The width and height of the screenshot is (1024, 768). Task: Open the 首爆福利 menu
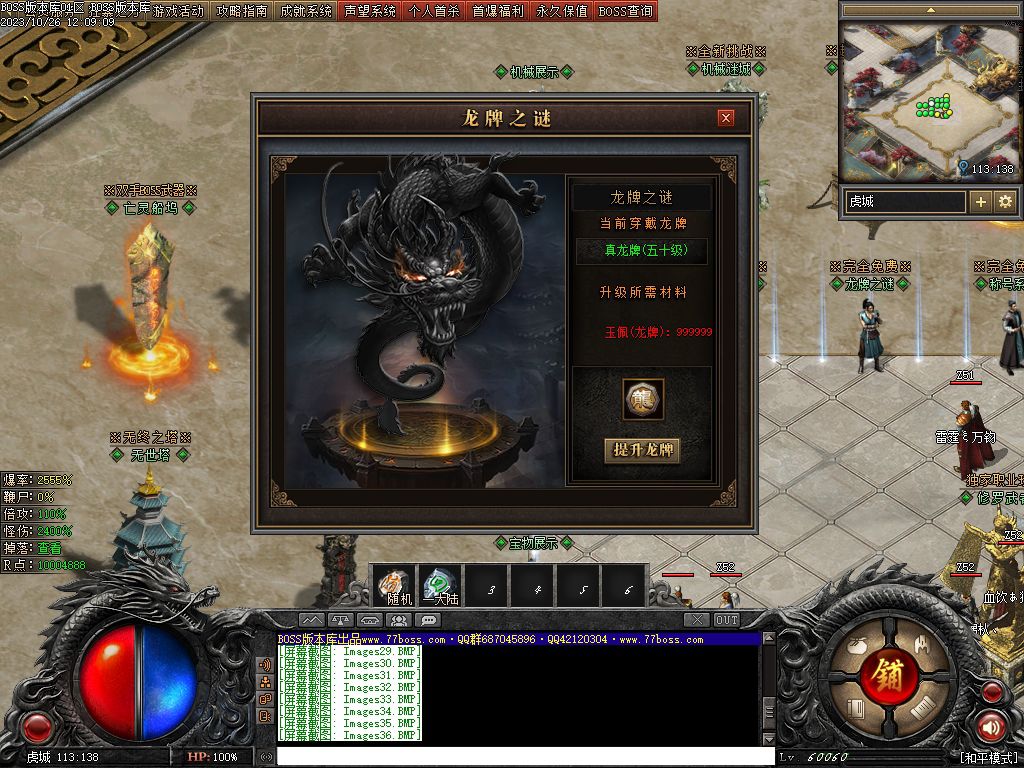(498, 12)
